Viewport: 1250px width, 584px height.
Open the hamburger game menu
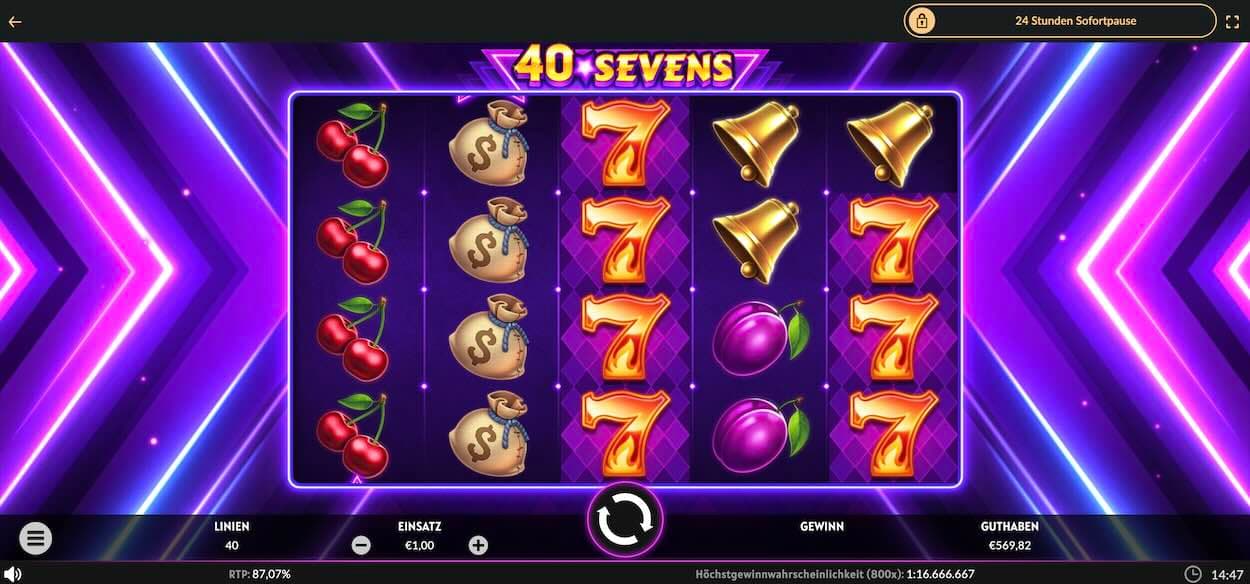[35, 539]
